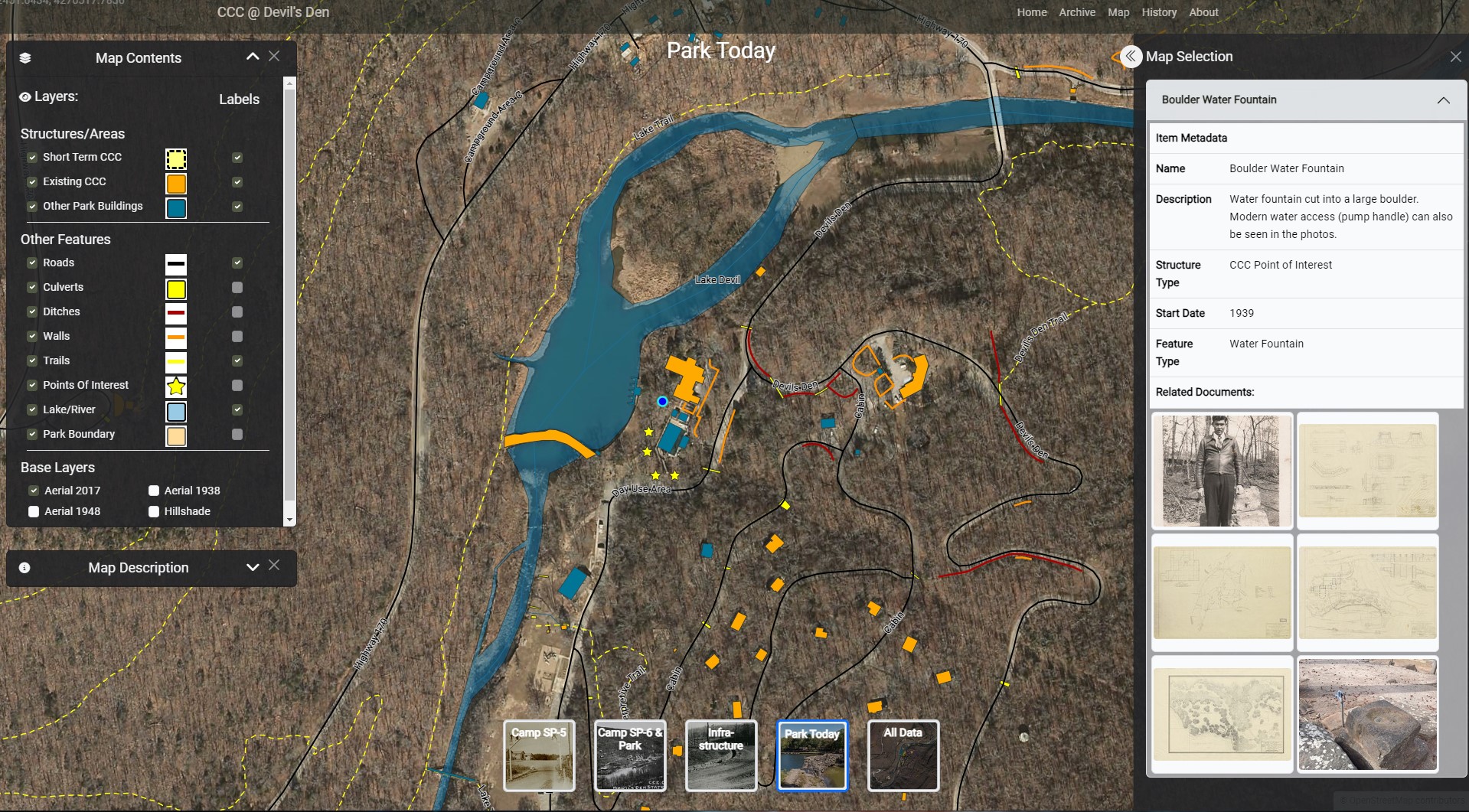Screen dimensions: 1469x812
Task: Uncheck the Aerial 2017 base layer
Action: pos(34,491)
